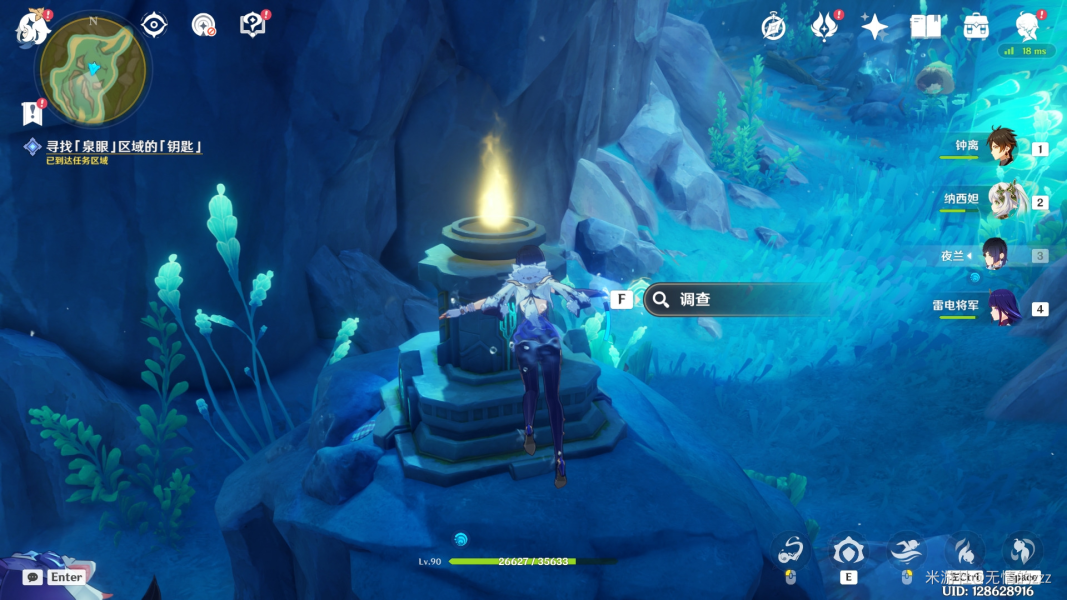This screenshot has height=600, width=1067.
Task: Activate the swimmer sprint icon
Action: (906, 551)
